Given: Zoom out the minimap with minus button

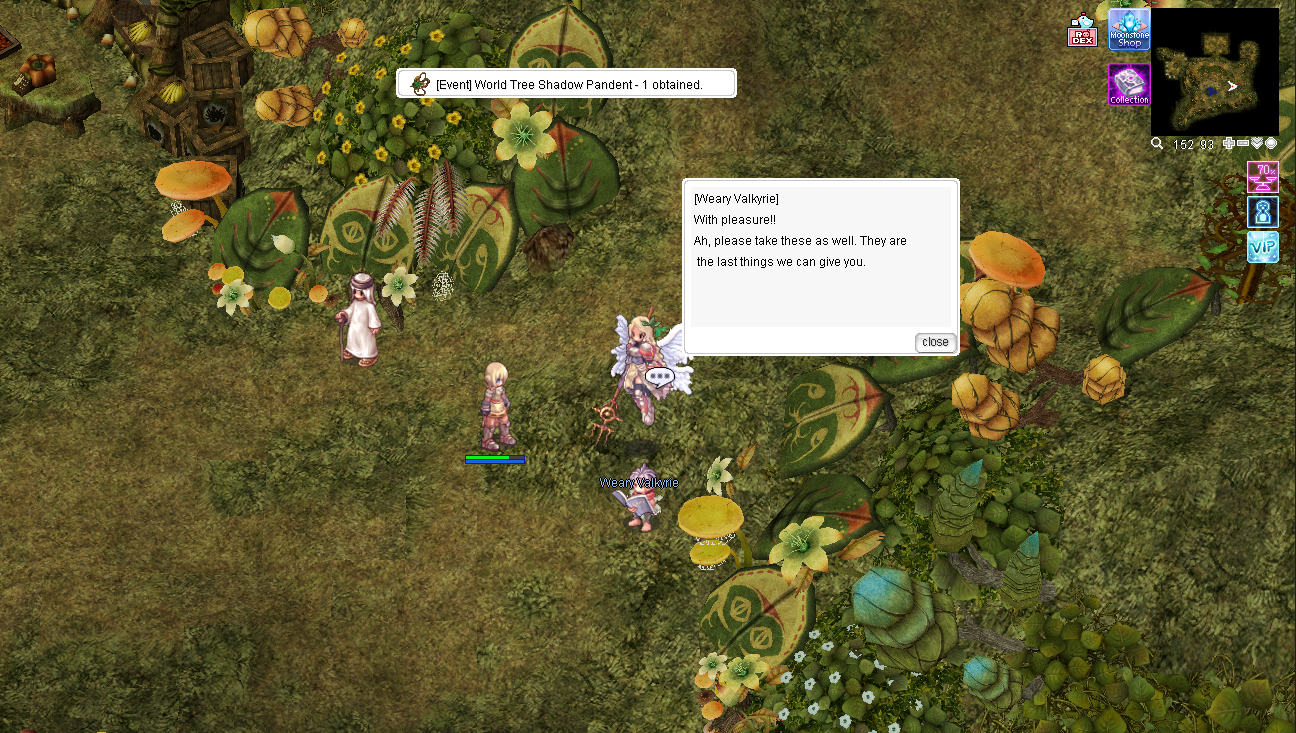Looking at the screenshot, I should click(1243, 144).
